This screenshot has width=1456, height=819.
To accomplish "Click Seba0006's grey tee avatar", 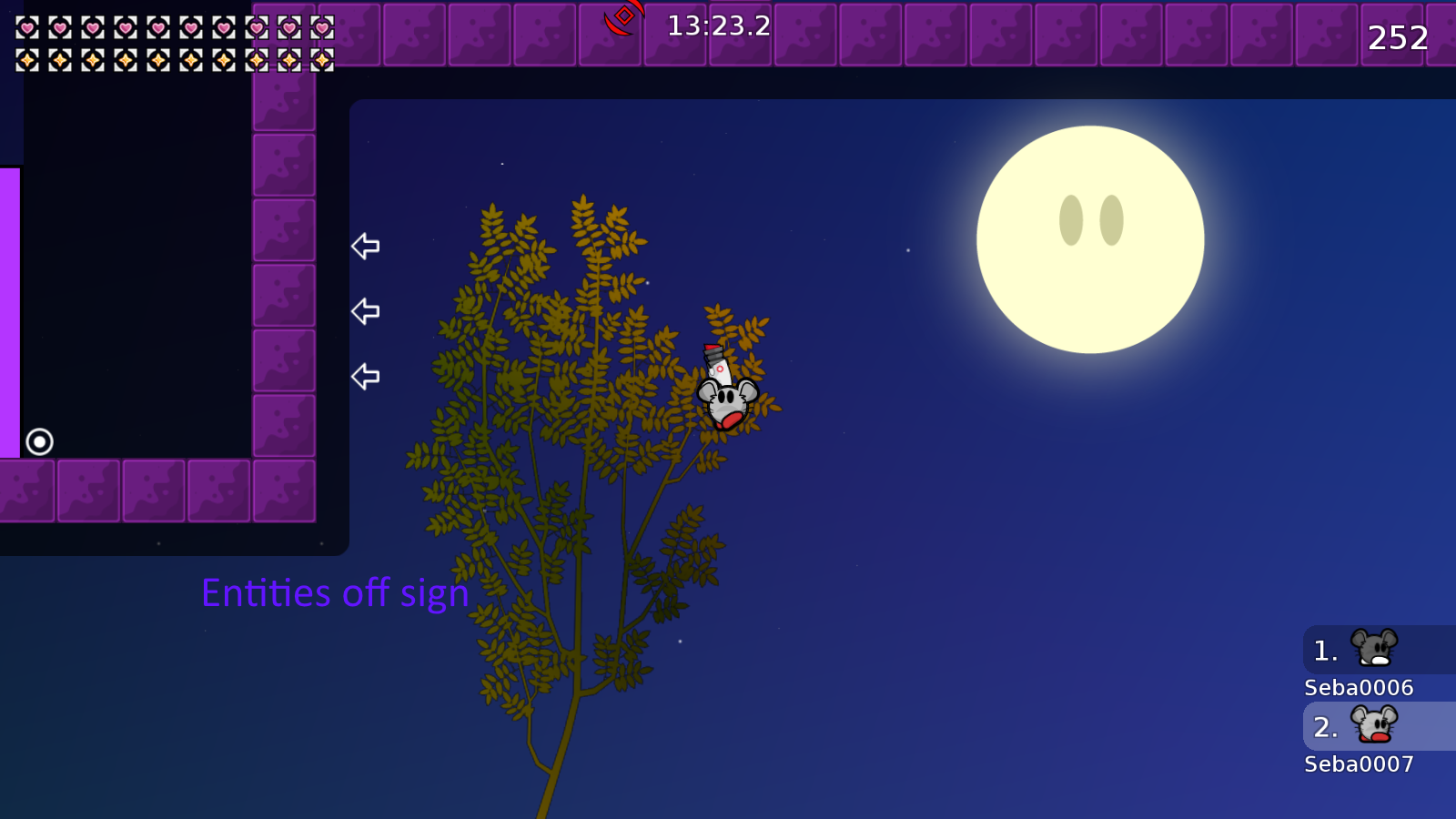I will pos(1376,649).
